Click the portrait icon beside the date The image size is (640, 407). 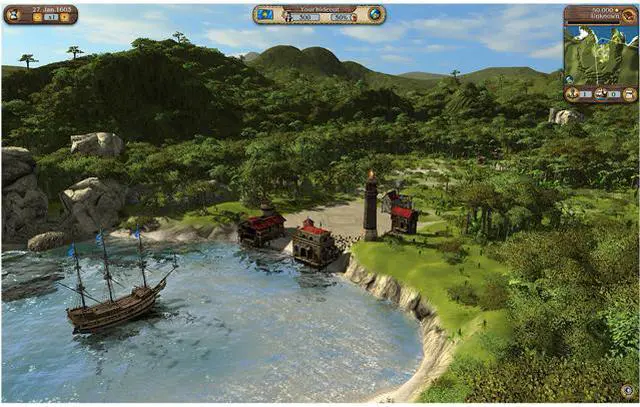coord(13,13)
